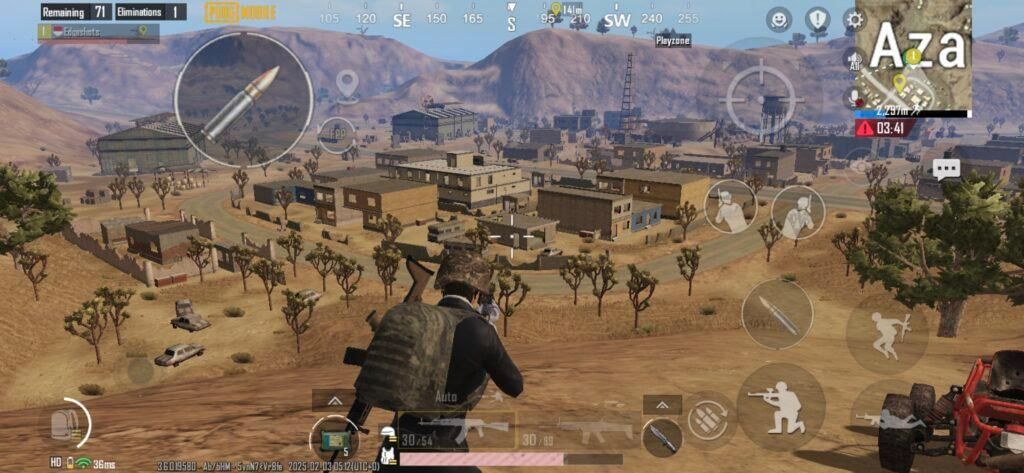Toggle the FPP camera view button
This screenshot has width=1024, height=473.
click(x=336, y=133)
